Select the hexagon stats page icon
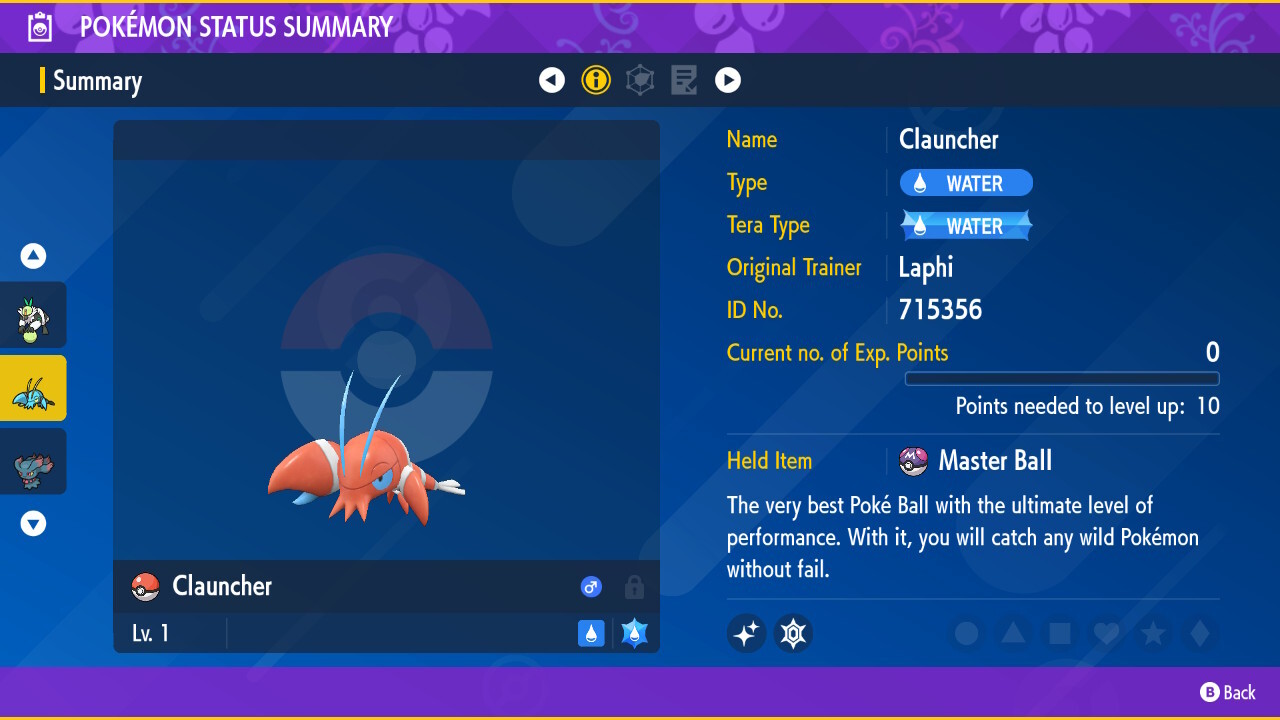The width and height of the screenshot is (1280, 720). (640, 80)
